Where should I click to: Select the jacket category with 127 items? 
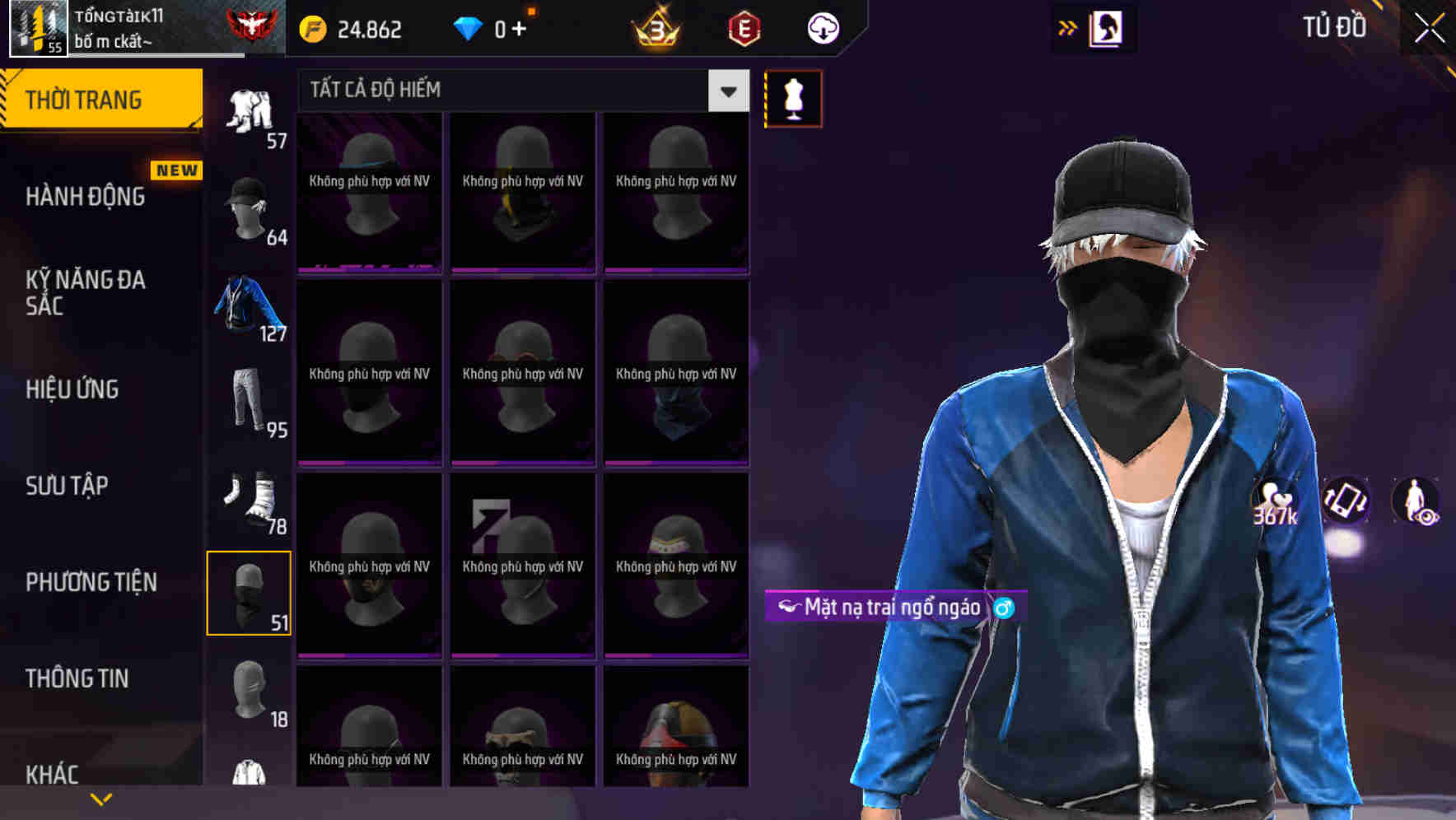click(247, 306)
